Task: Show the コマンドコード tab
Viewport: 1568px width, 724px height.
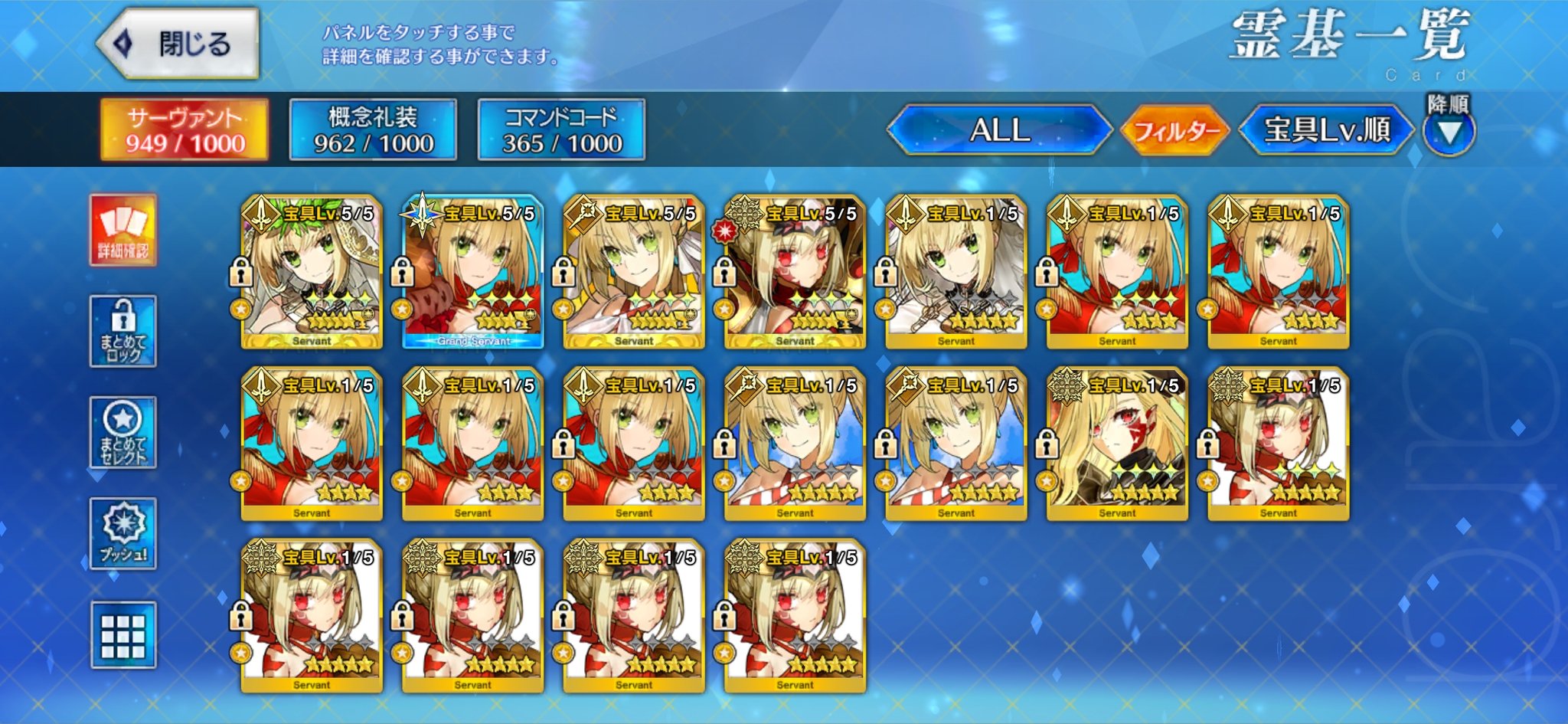Action: (x=561, y=129)
